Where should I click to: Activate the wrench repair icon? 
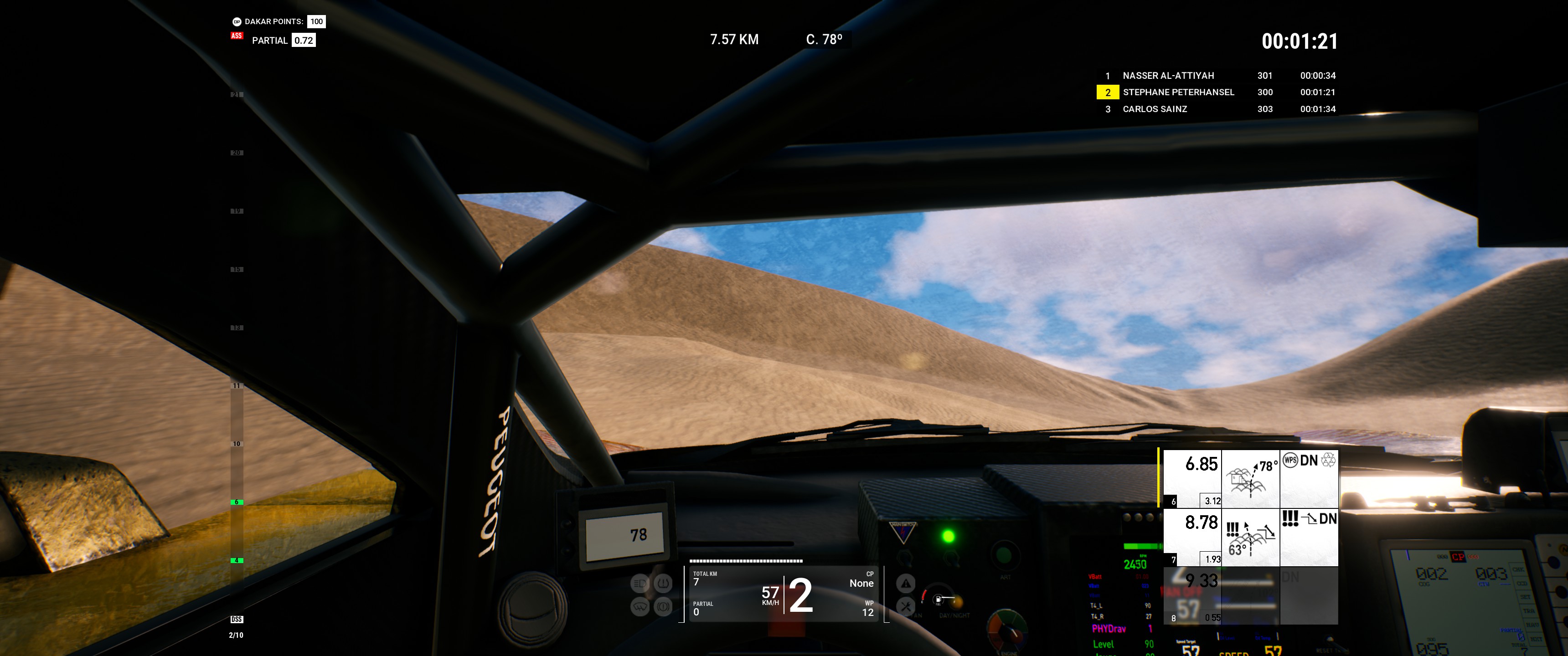(x=906, y=607)
